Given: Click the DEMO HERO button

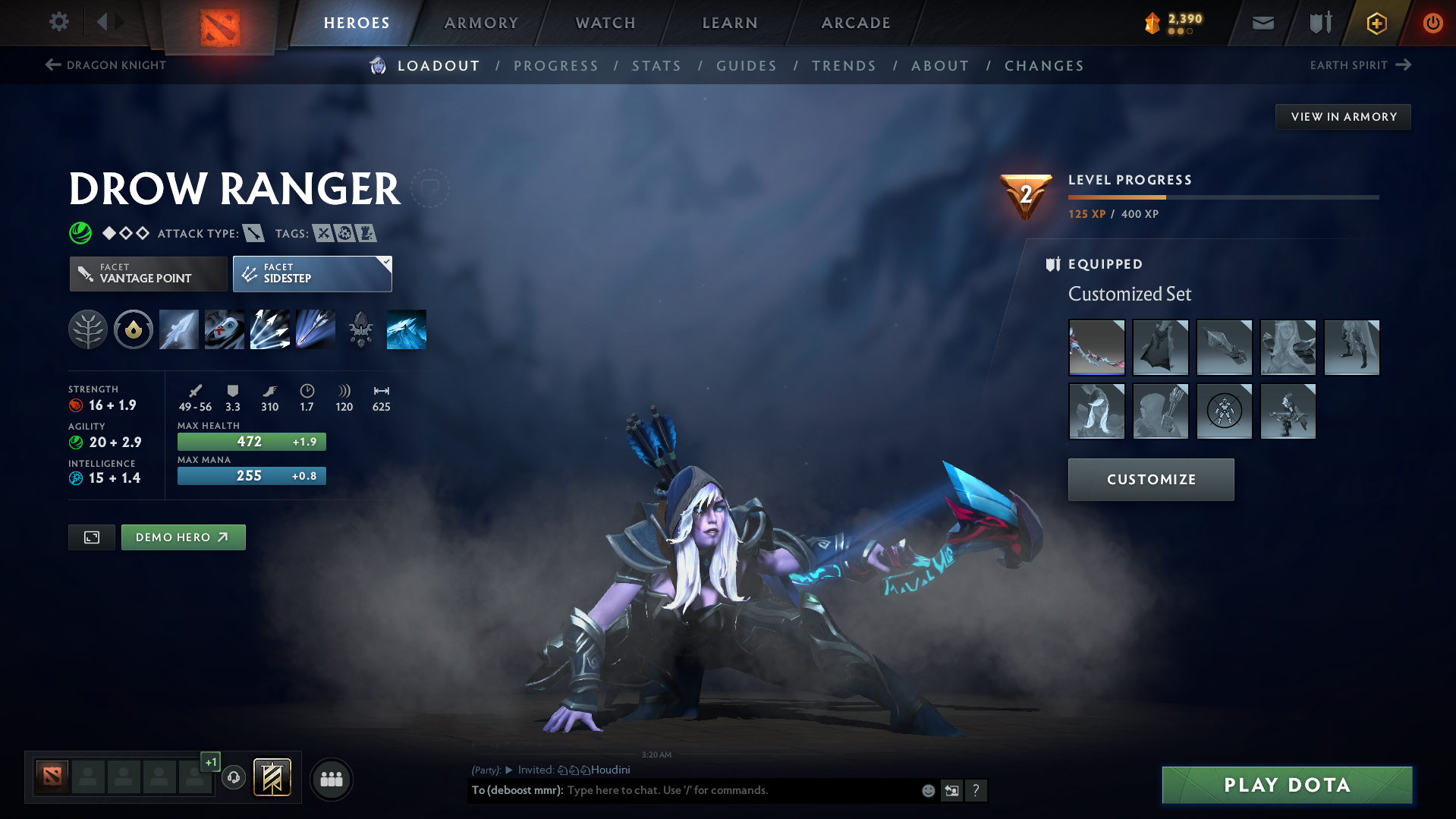Looking at the screenshot, I should (183, 537).
